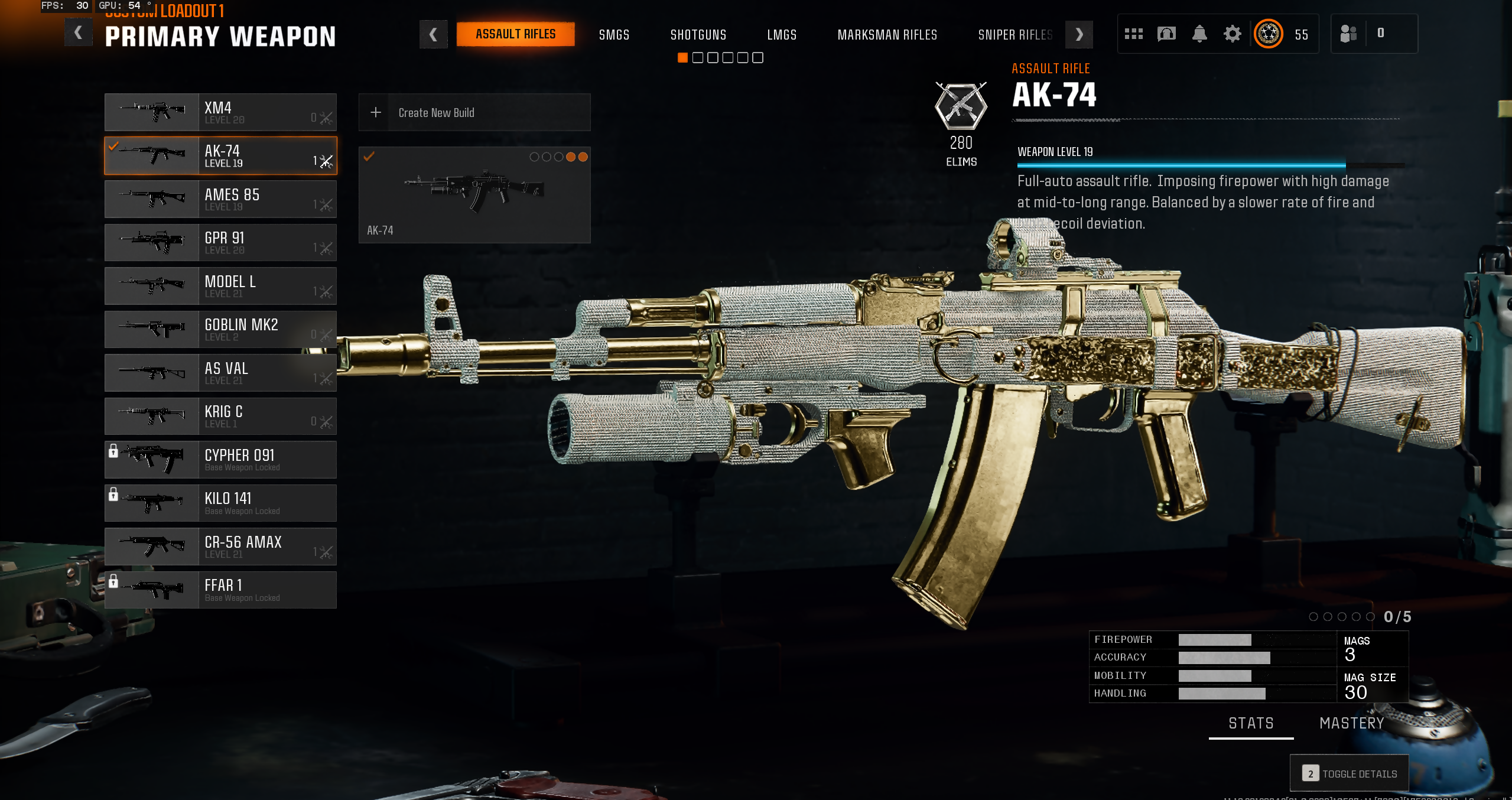Click the locked Cypher 091 entry
This screenshot has width=1512, height=800.
click(220, 460)
